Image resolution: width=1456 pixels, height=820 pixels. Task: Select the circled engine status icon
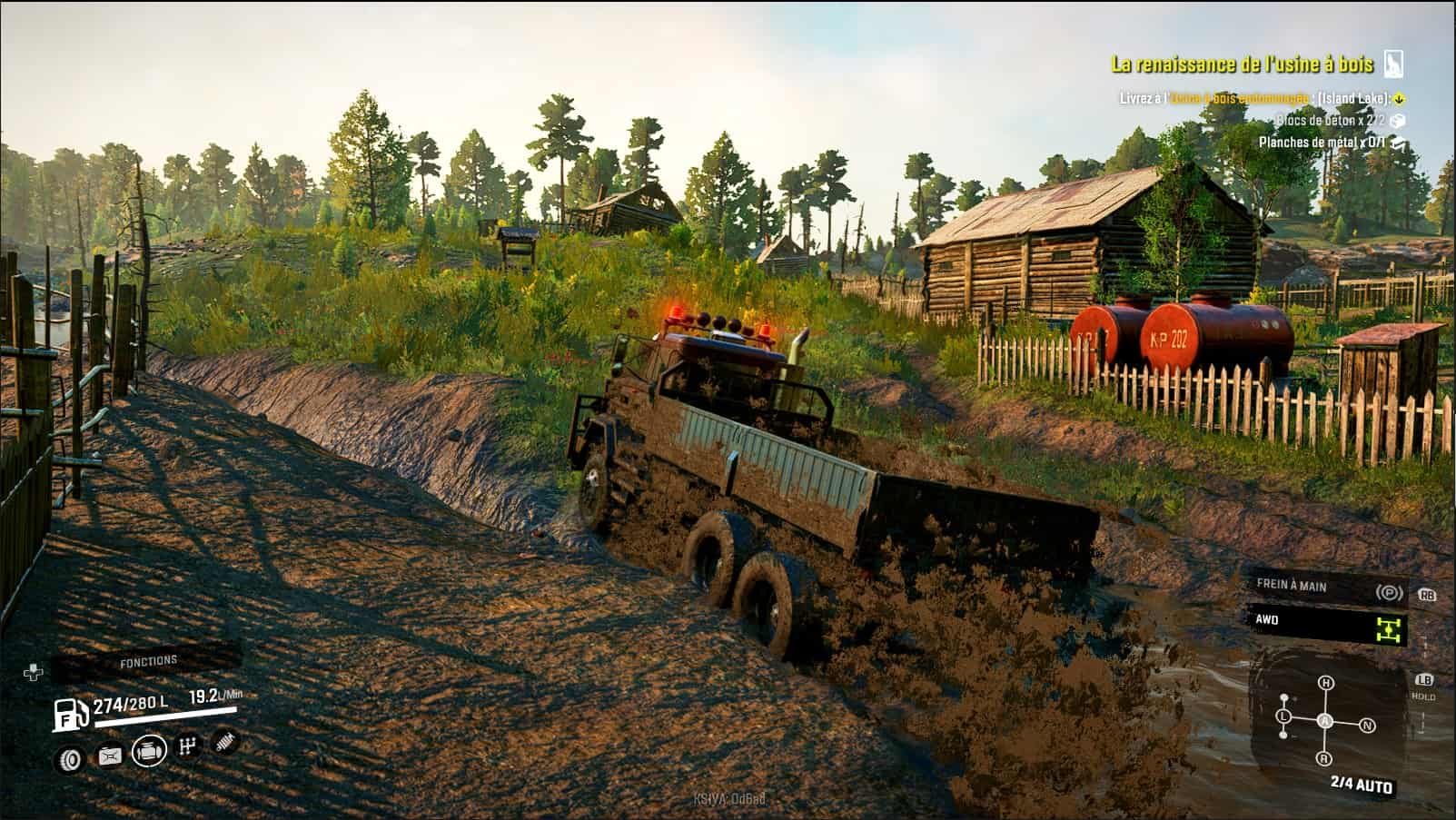(149, 751)
